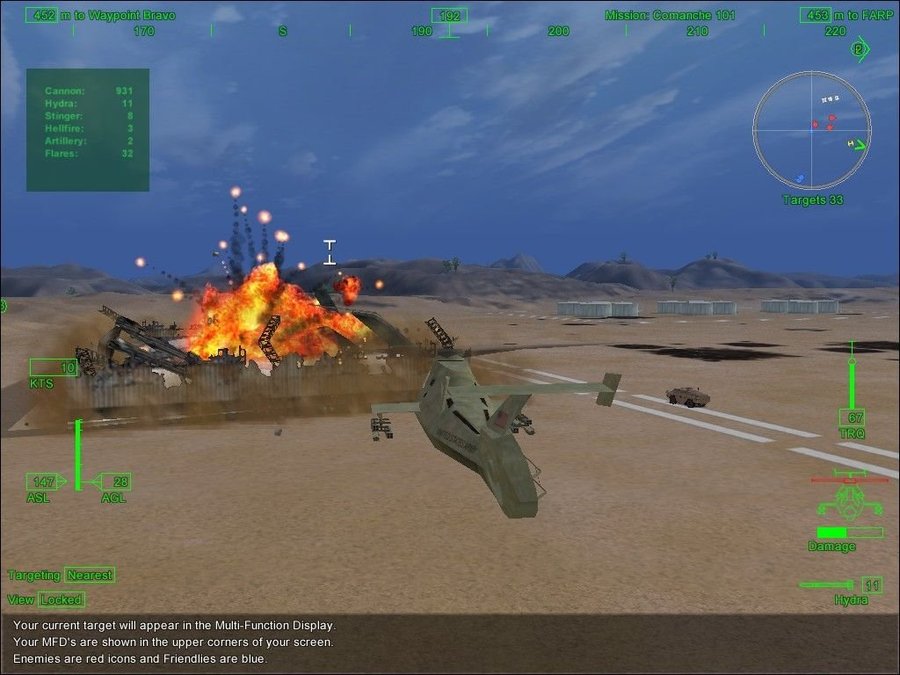Click the helicopter damage status icon
The width and height of the screenshot is (900, 675).
tap(848, 497)
